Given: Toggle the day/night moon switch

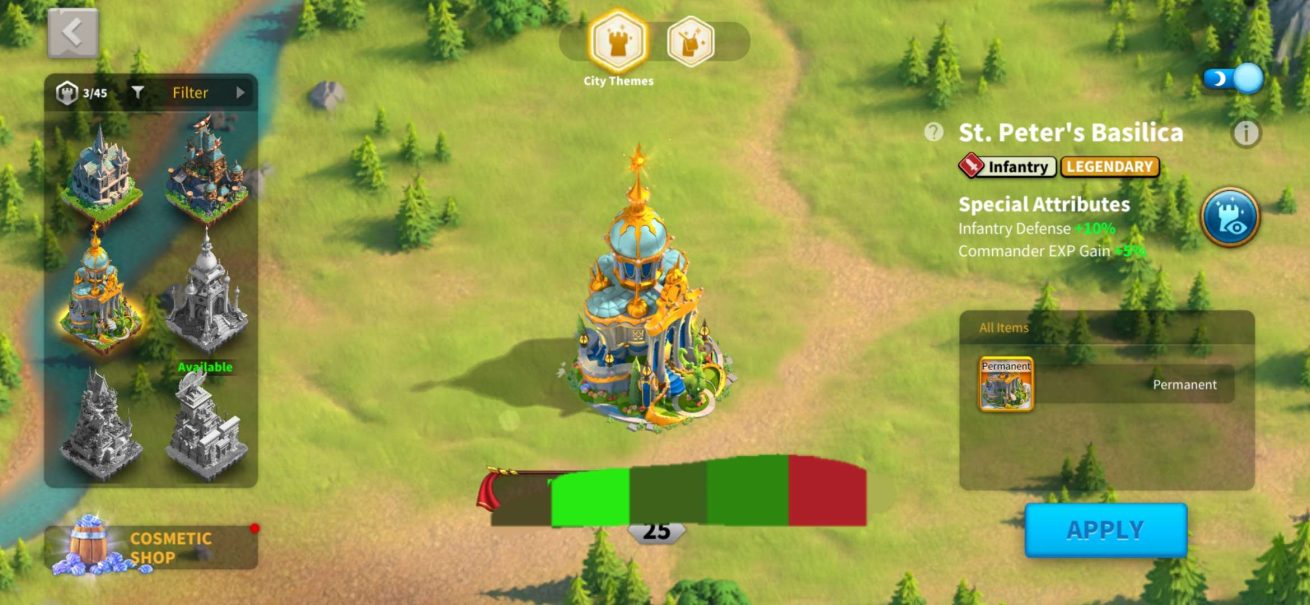Looking at the screenshot, I should [x=1233, y=78].
